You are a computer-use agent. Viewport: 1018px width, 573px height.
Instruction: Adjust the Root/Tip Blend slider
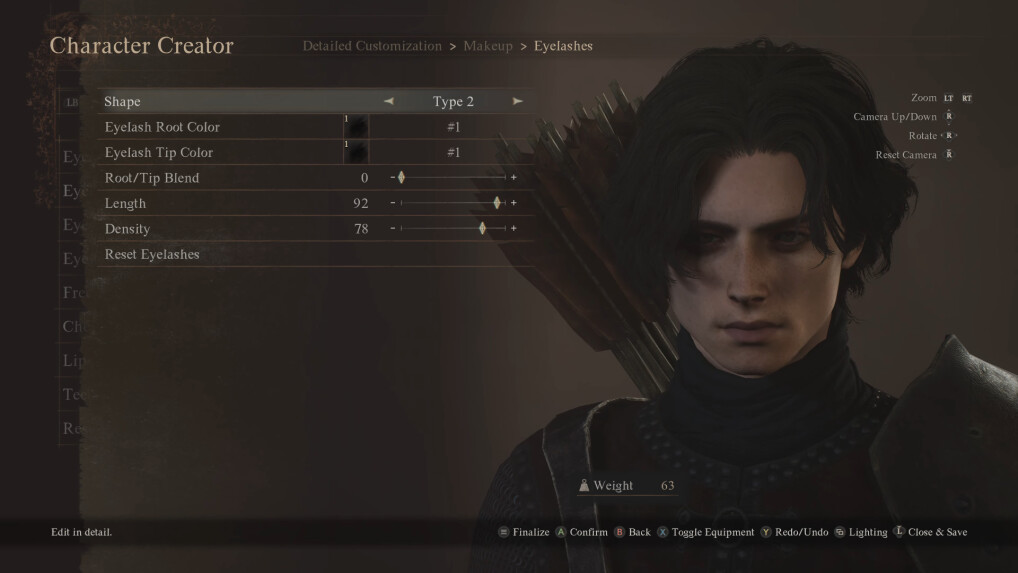tap(401, 178)
